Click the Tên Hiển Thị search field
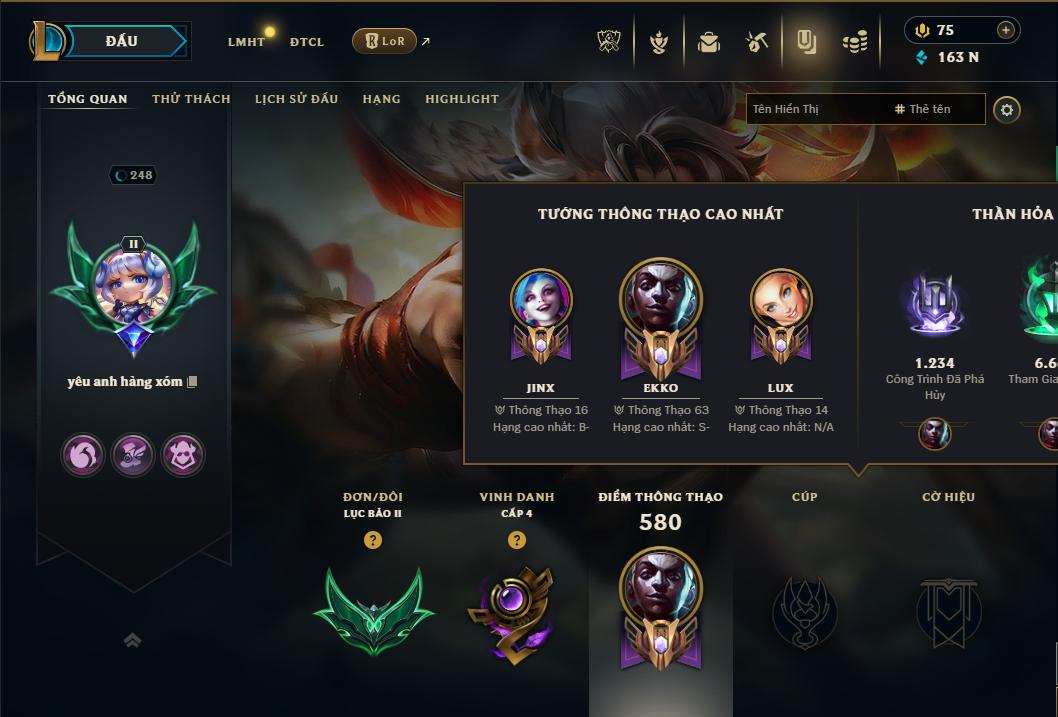 pyautogui.click(x=815, y=109)
